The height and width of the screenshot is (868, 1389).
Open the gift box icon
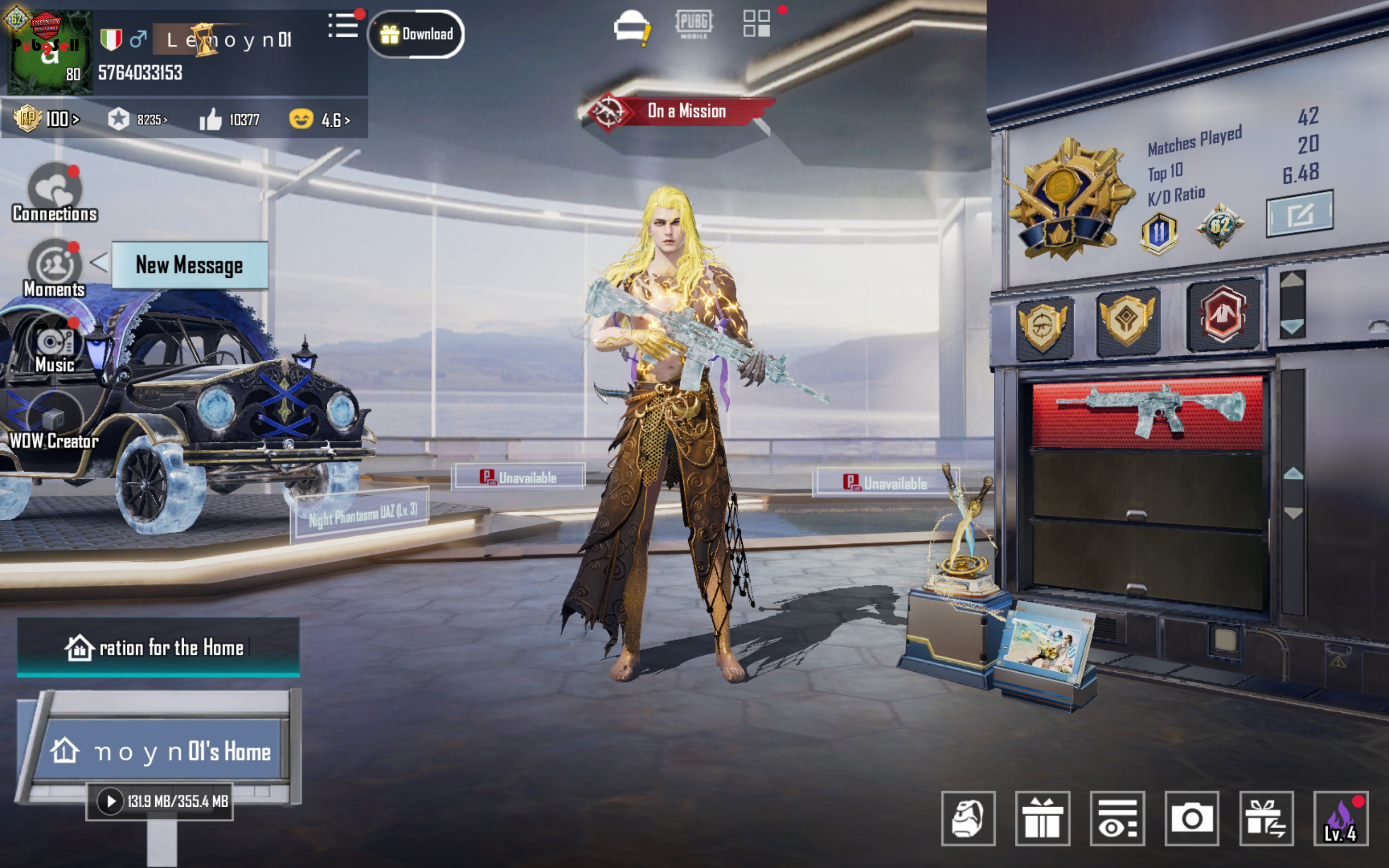[1042, 818]
